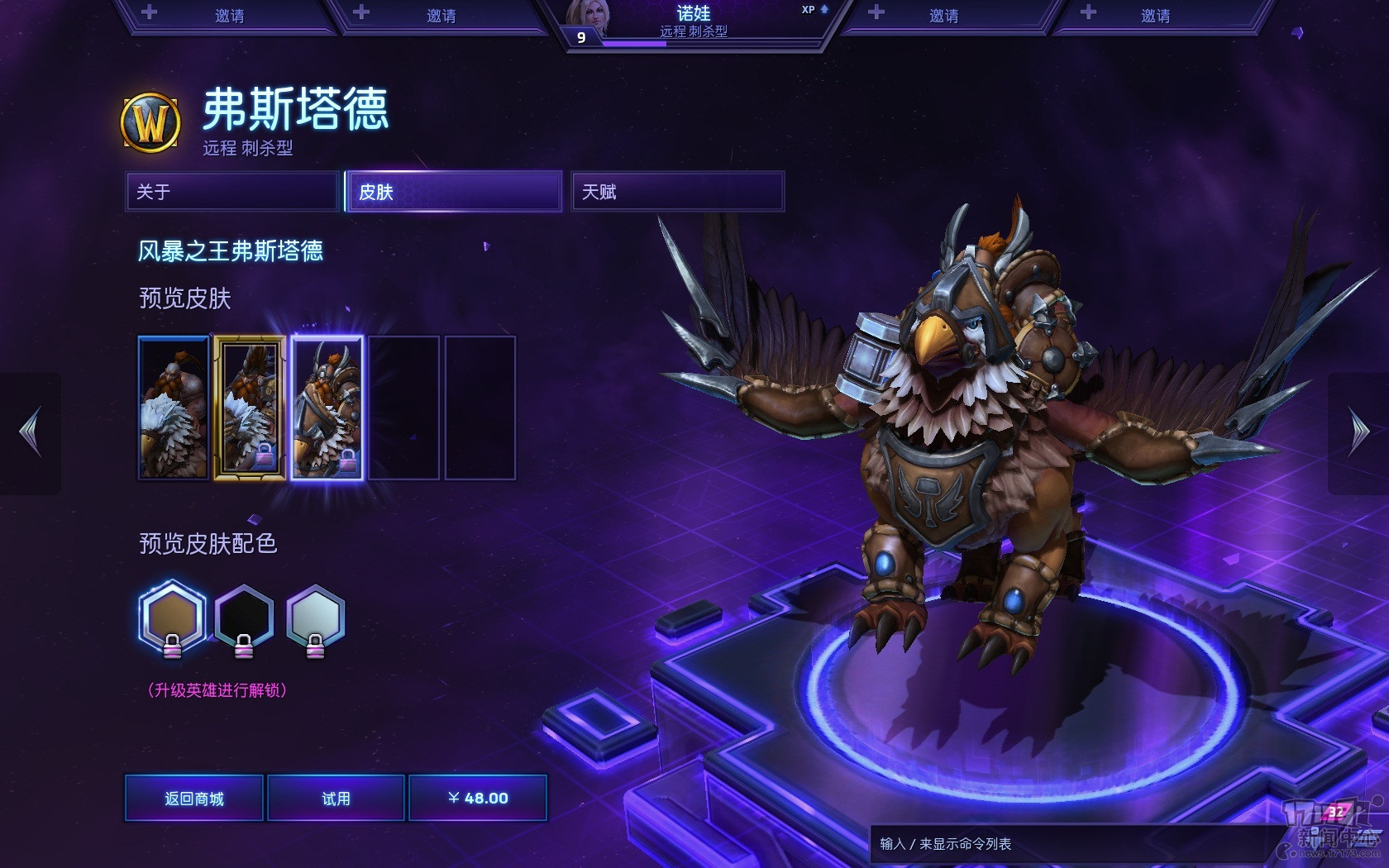
Task: Buy the skin for ¥48.00
Action: 478,798
